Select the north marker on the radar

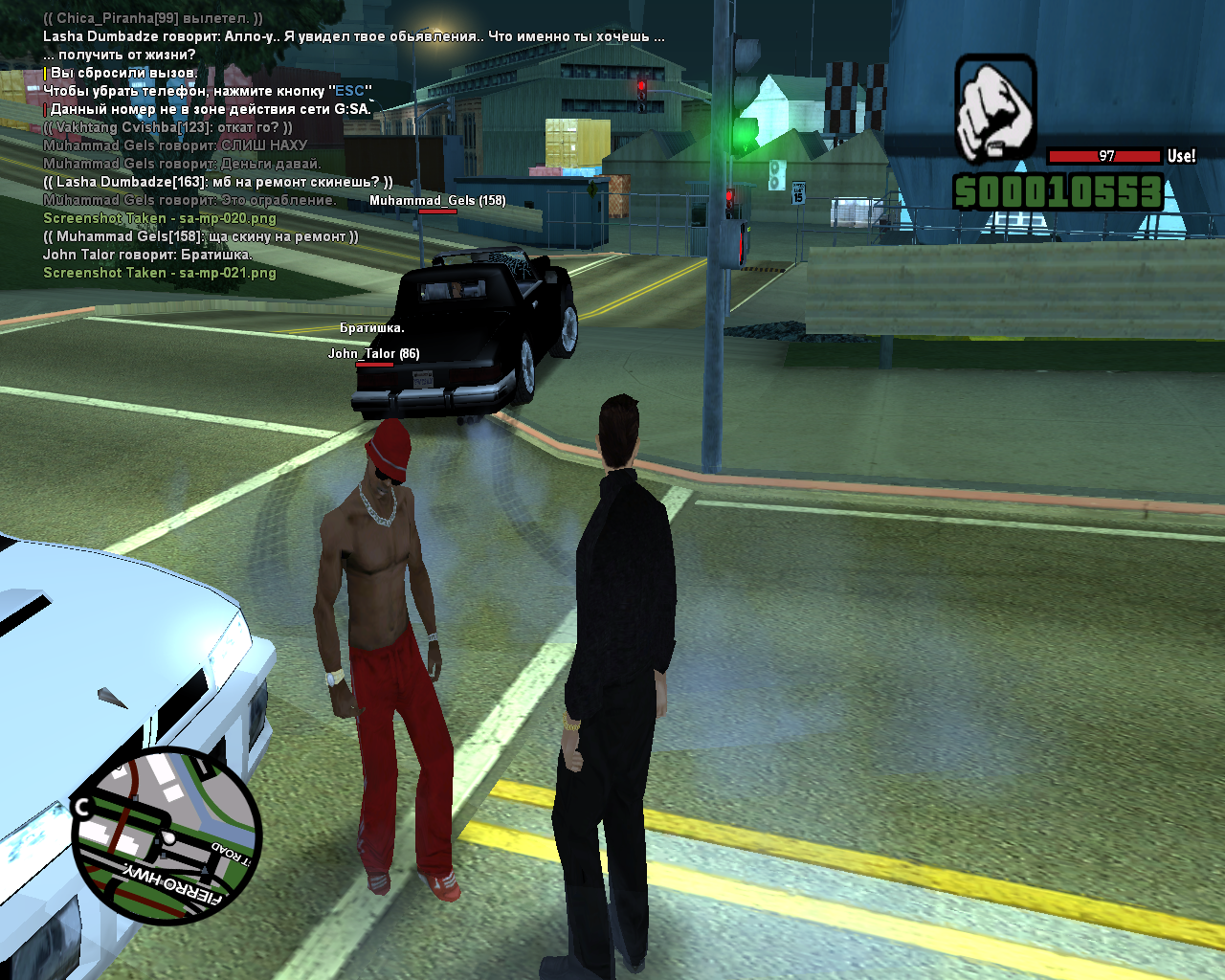[x=82, y=808]
